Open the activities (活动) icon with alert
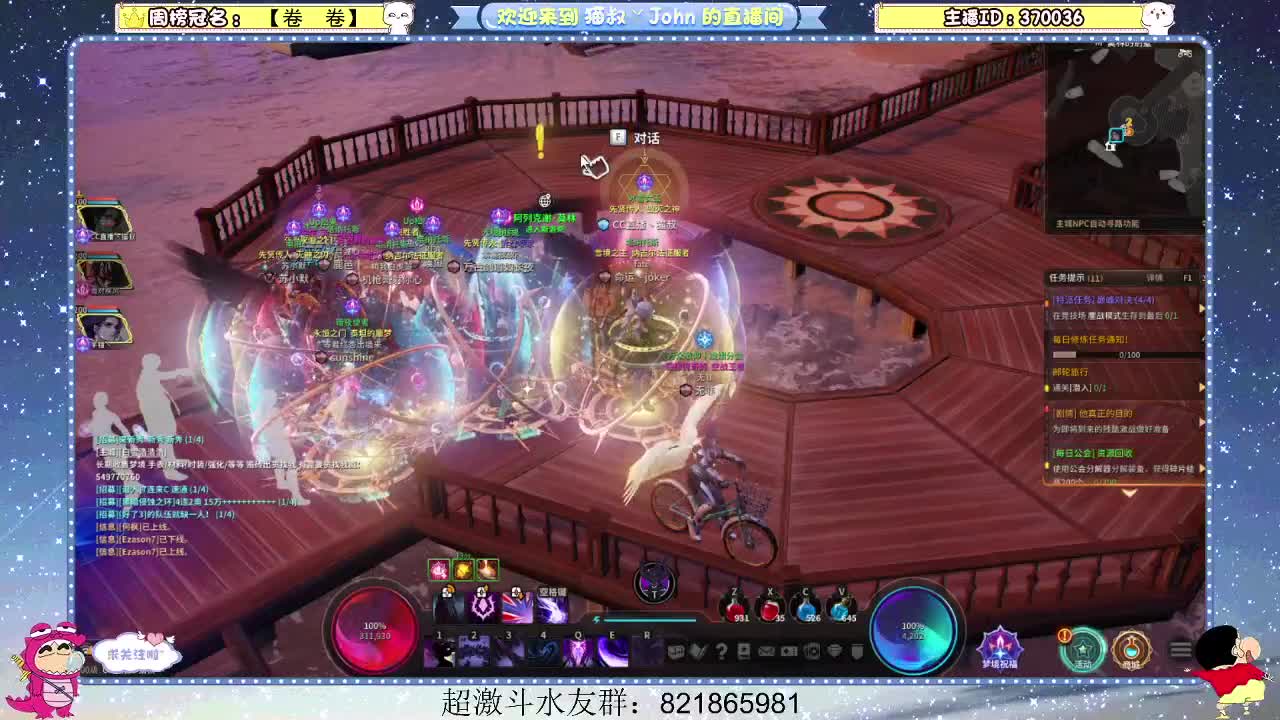The image size is (1280, 720). pyautogui.click(x=1084, y=648)
